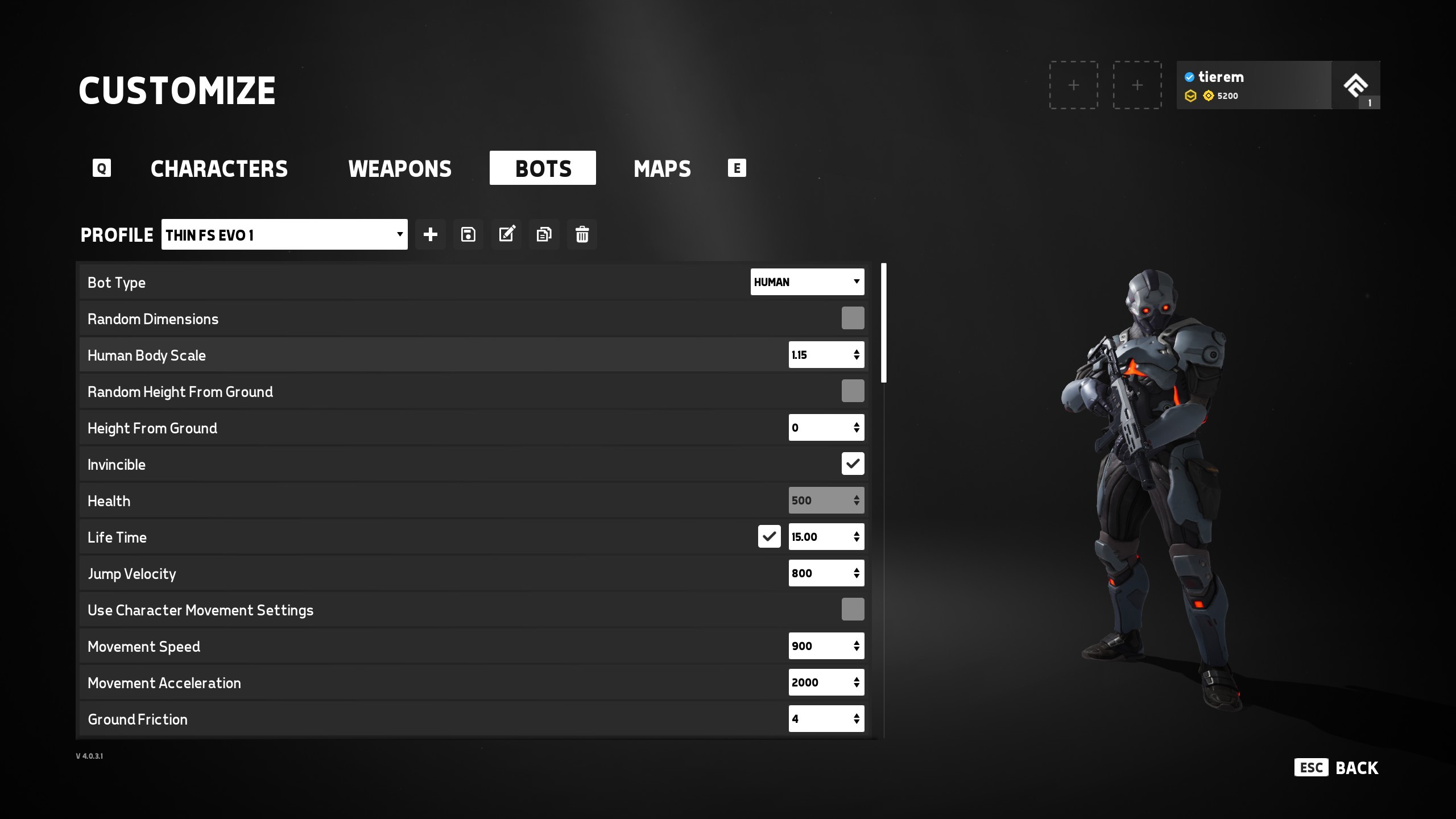Delete the current bot profile
The width and height of the screenshot is (1456, 819).
pos(581,234)
